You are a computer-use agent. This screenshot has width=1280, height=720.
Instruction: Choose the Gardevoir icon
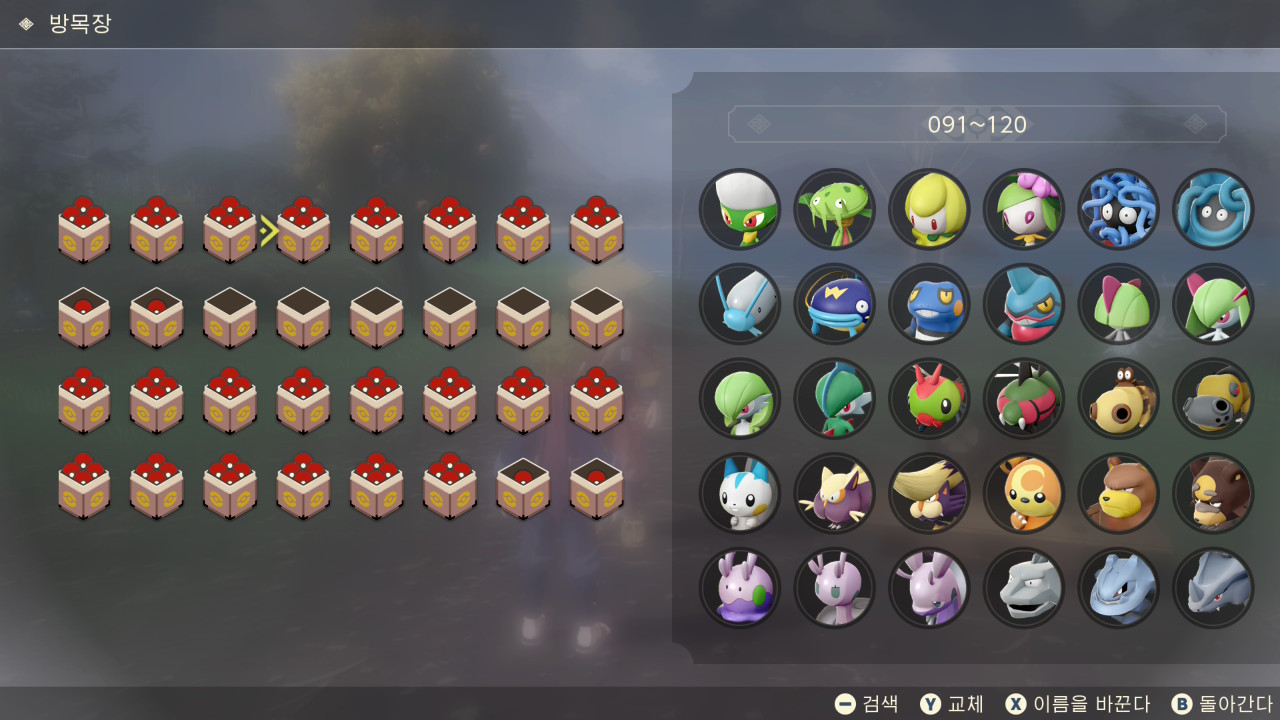[740, 399]
